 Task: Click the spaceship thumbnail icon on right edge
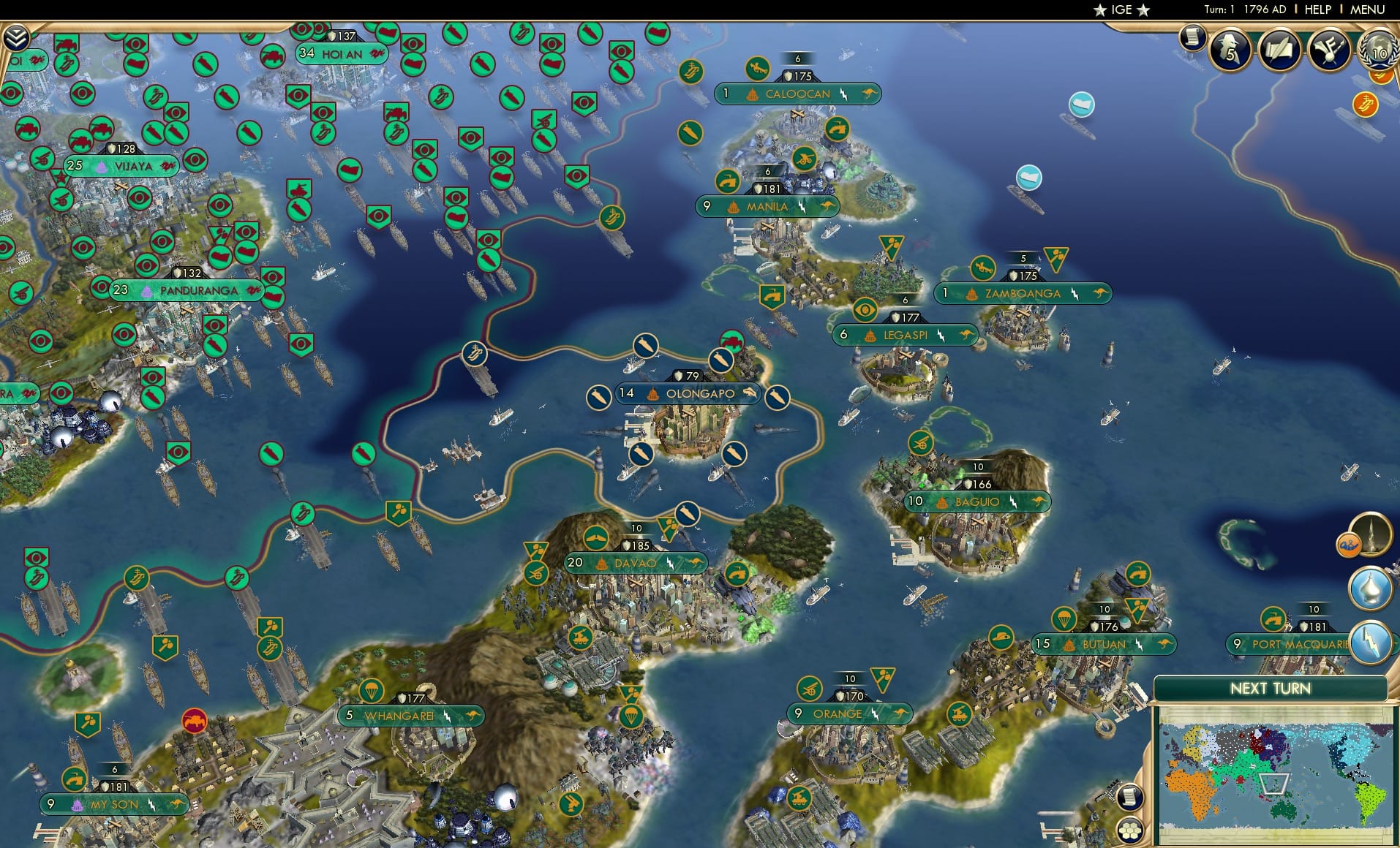coord(1372,533)
